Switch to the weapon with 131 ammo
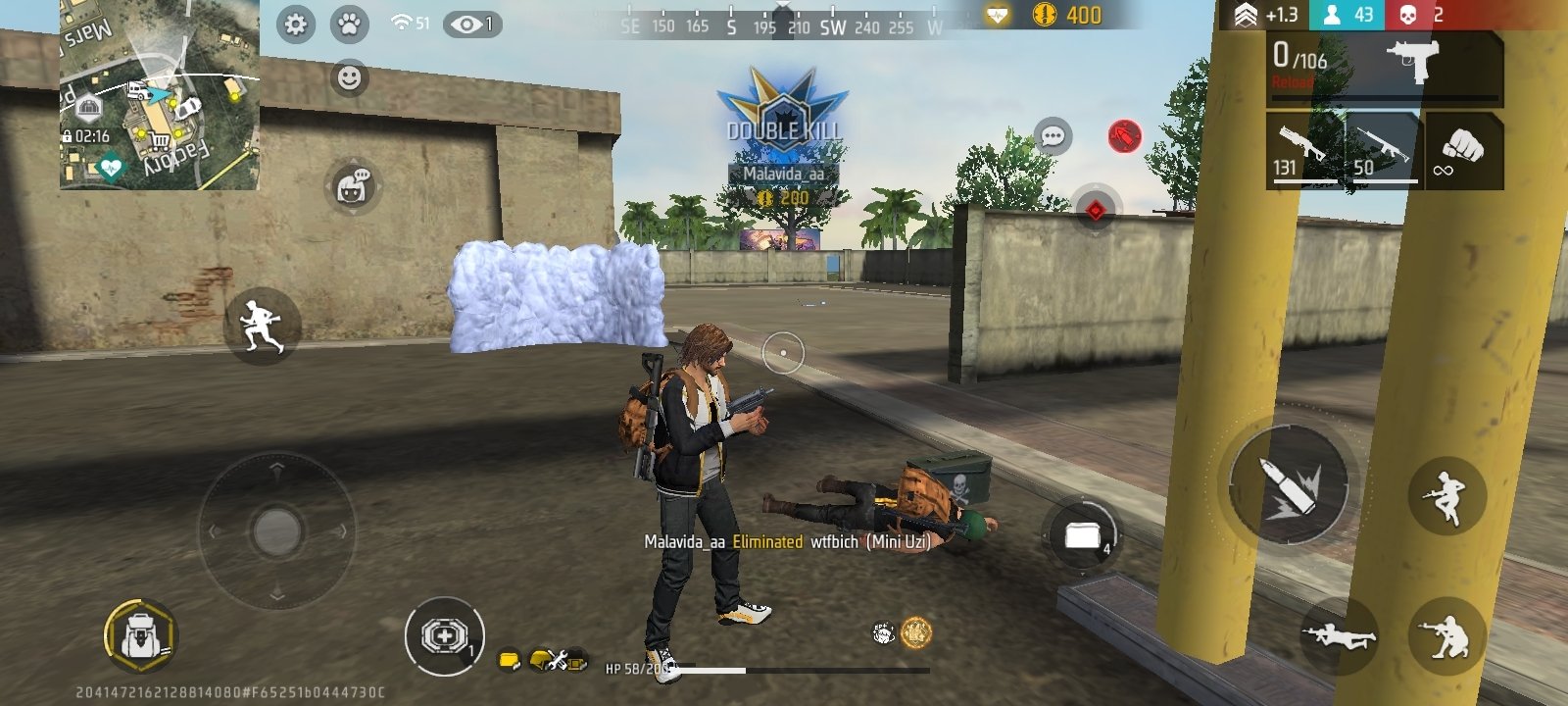 pos(1304,150)
